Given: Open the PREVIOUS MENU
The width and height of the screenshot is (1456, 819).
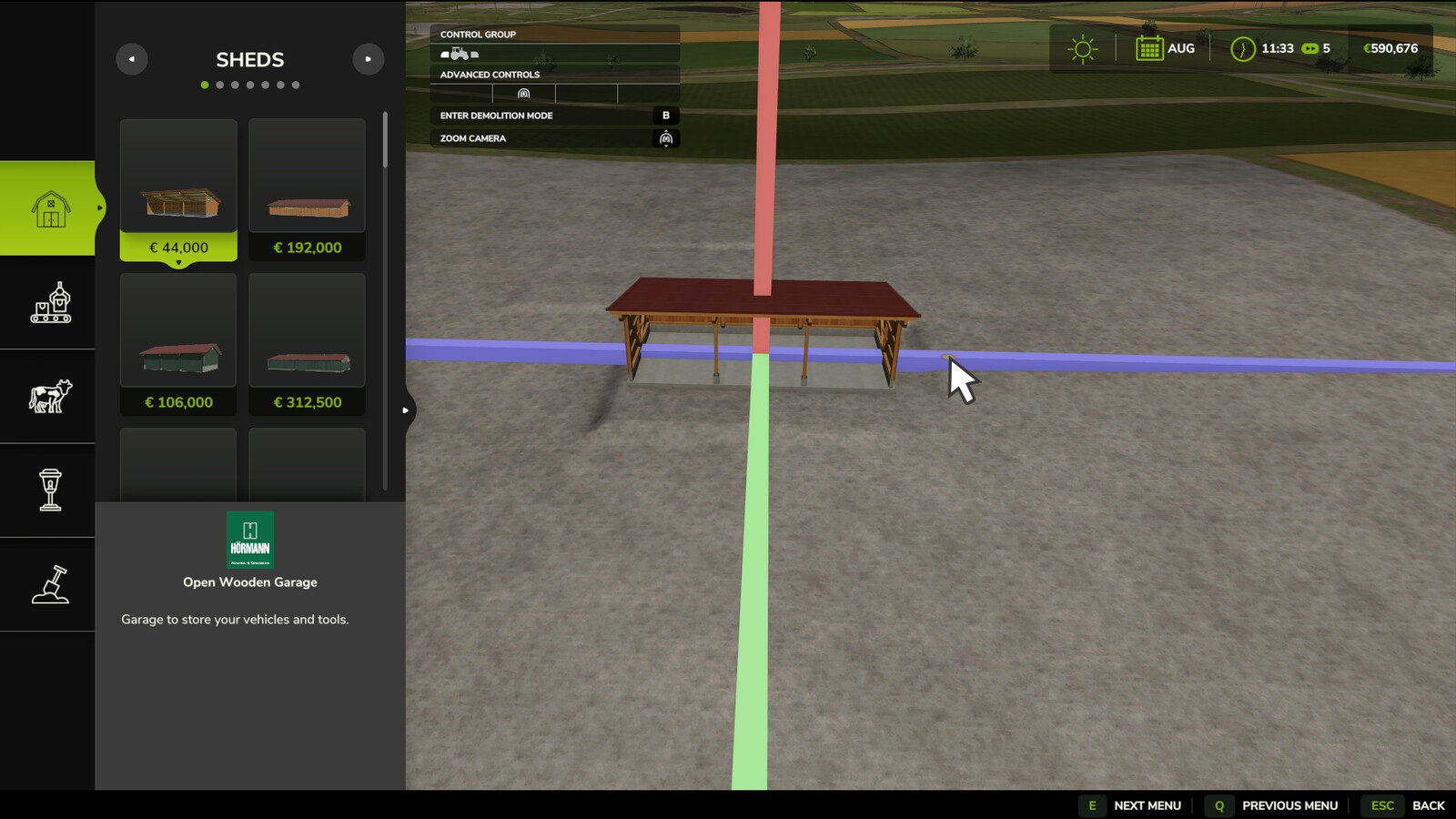Looking at the screenshot, I should (1290, 805).
